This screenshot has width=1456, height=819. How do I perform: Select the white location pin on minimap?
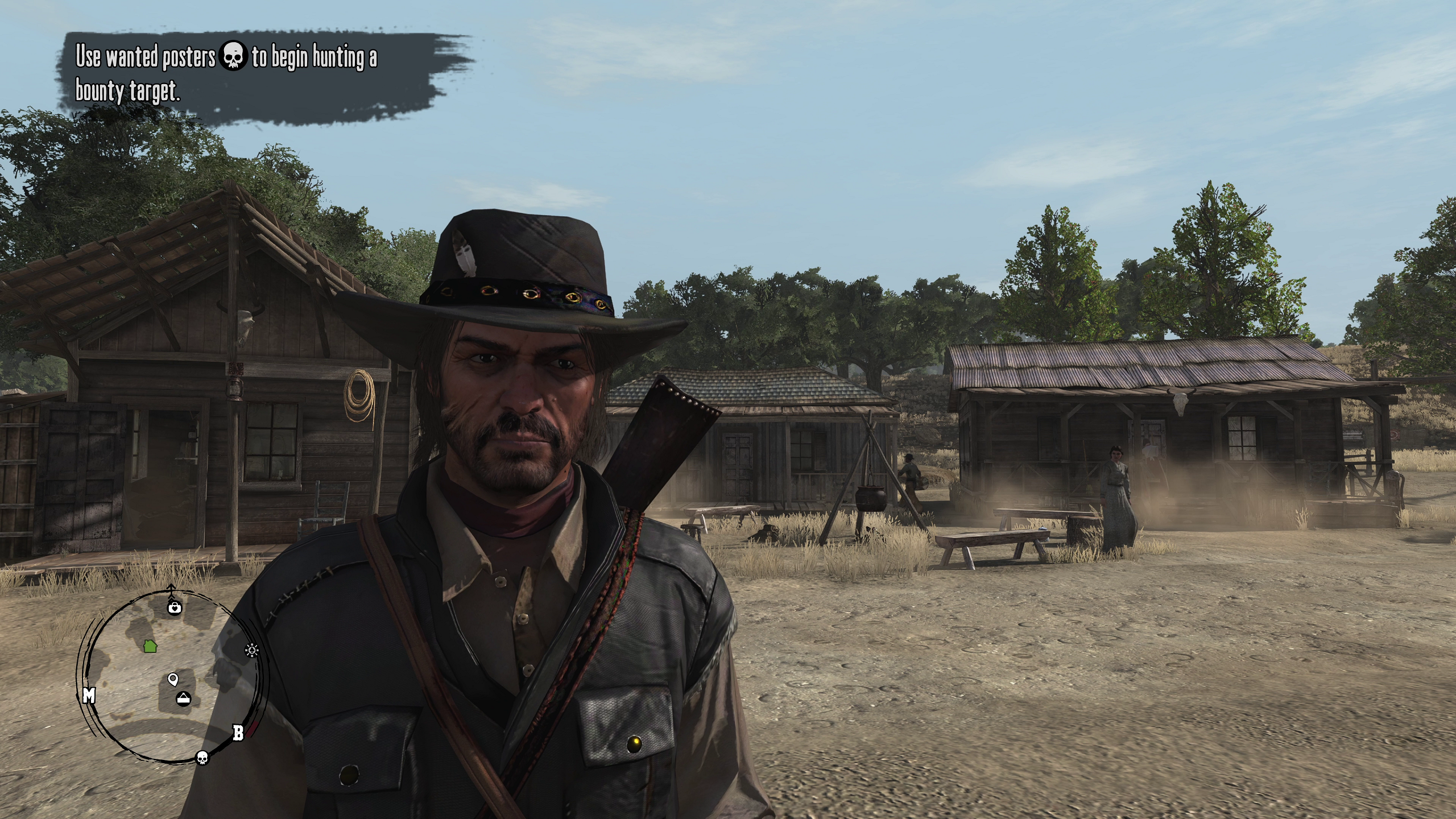tap(173, 679)
